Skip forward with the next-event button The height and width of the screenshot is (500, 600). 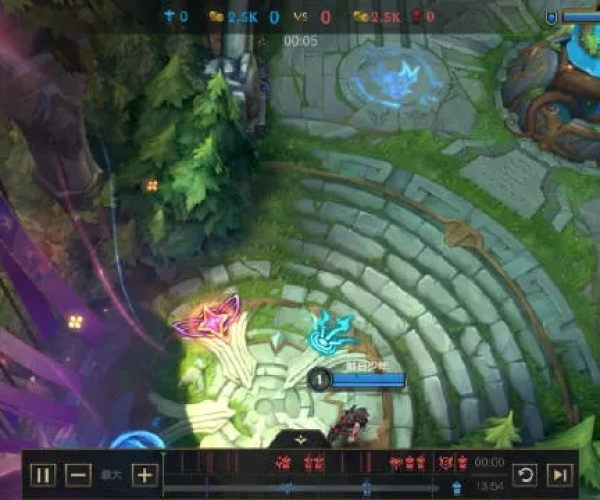(x=561, y=475)
